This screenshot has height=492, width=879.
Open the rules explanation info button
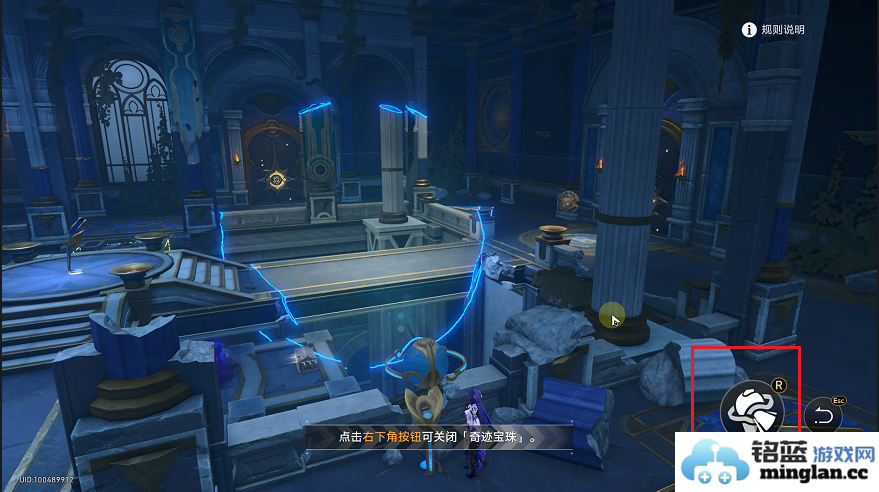coord(748,30)
